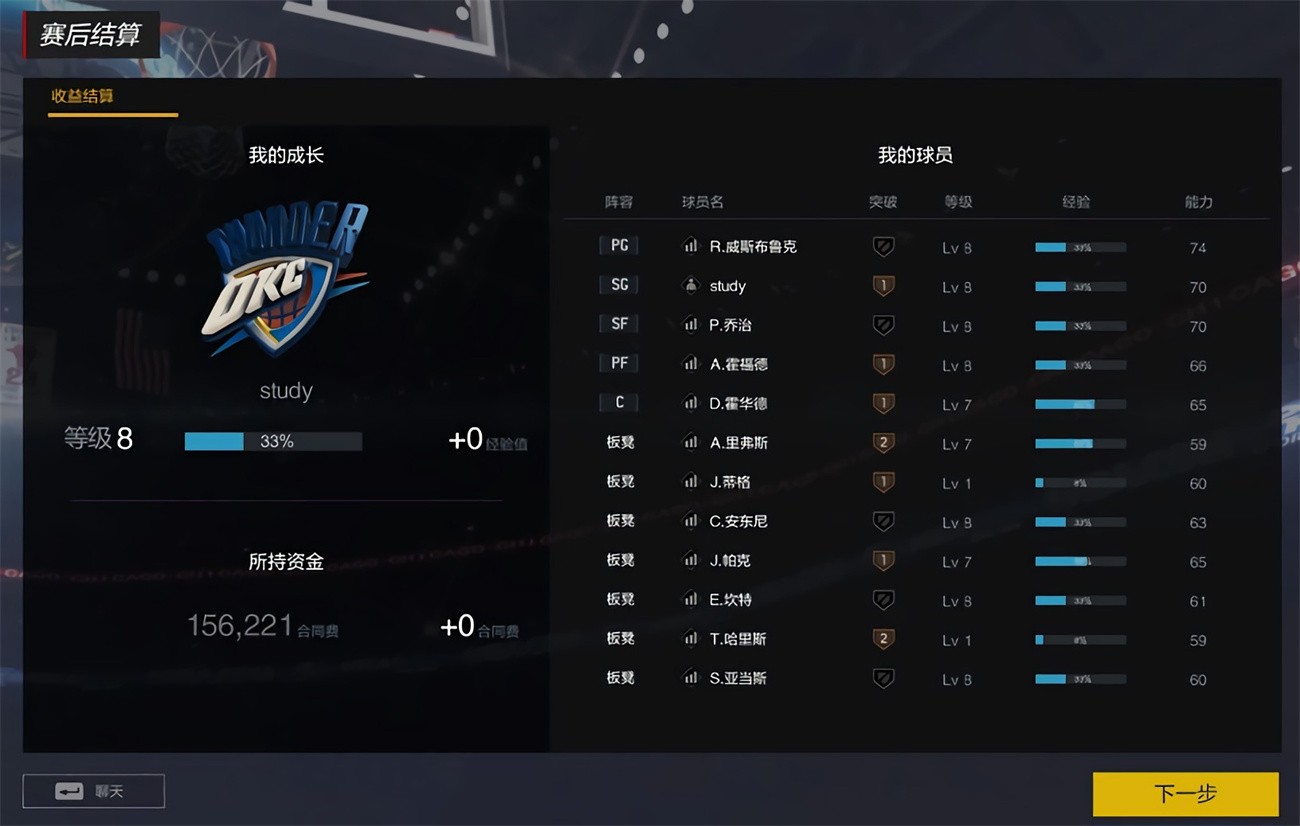Click the 33% team experience progress bar
1300x826 pixels.
coord(272,440)
